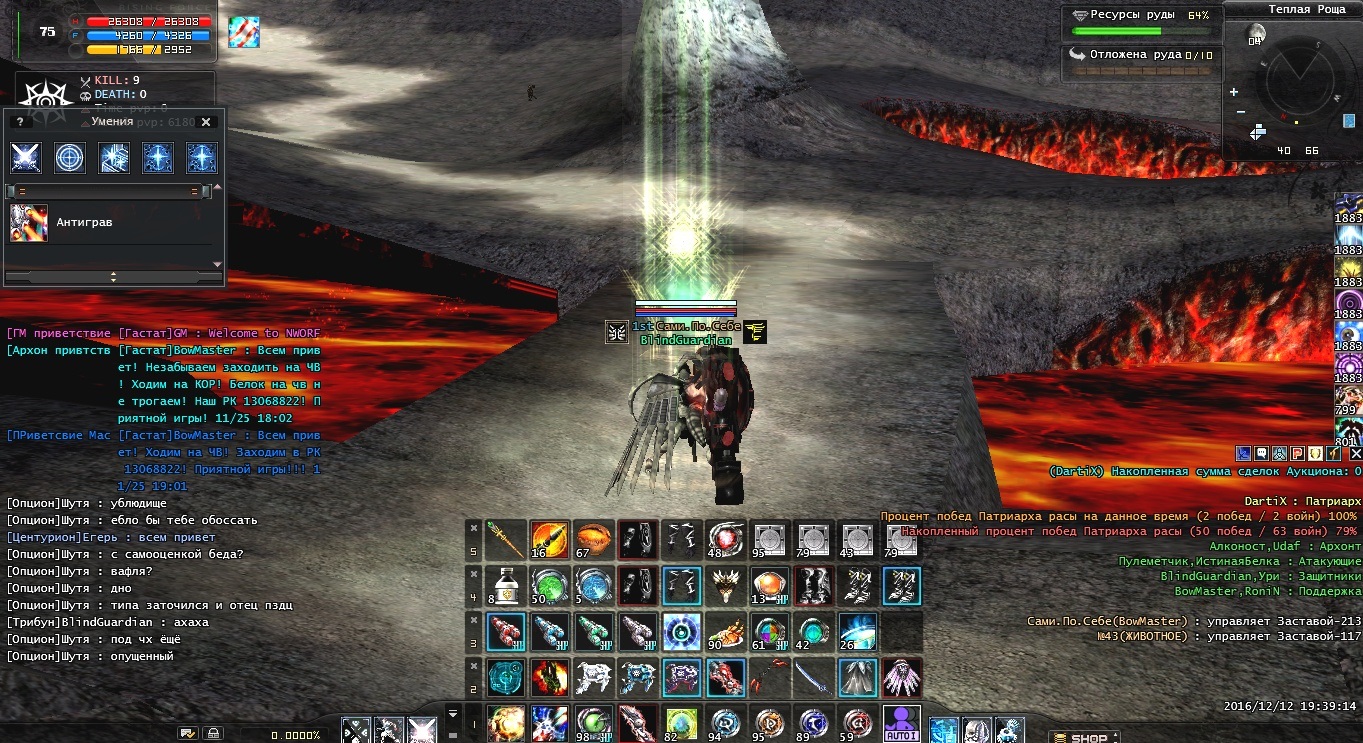1363x743 pixels.
Task: Close the system message window with X
Action: tap(1356, 454)
